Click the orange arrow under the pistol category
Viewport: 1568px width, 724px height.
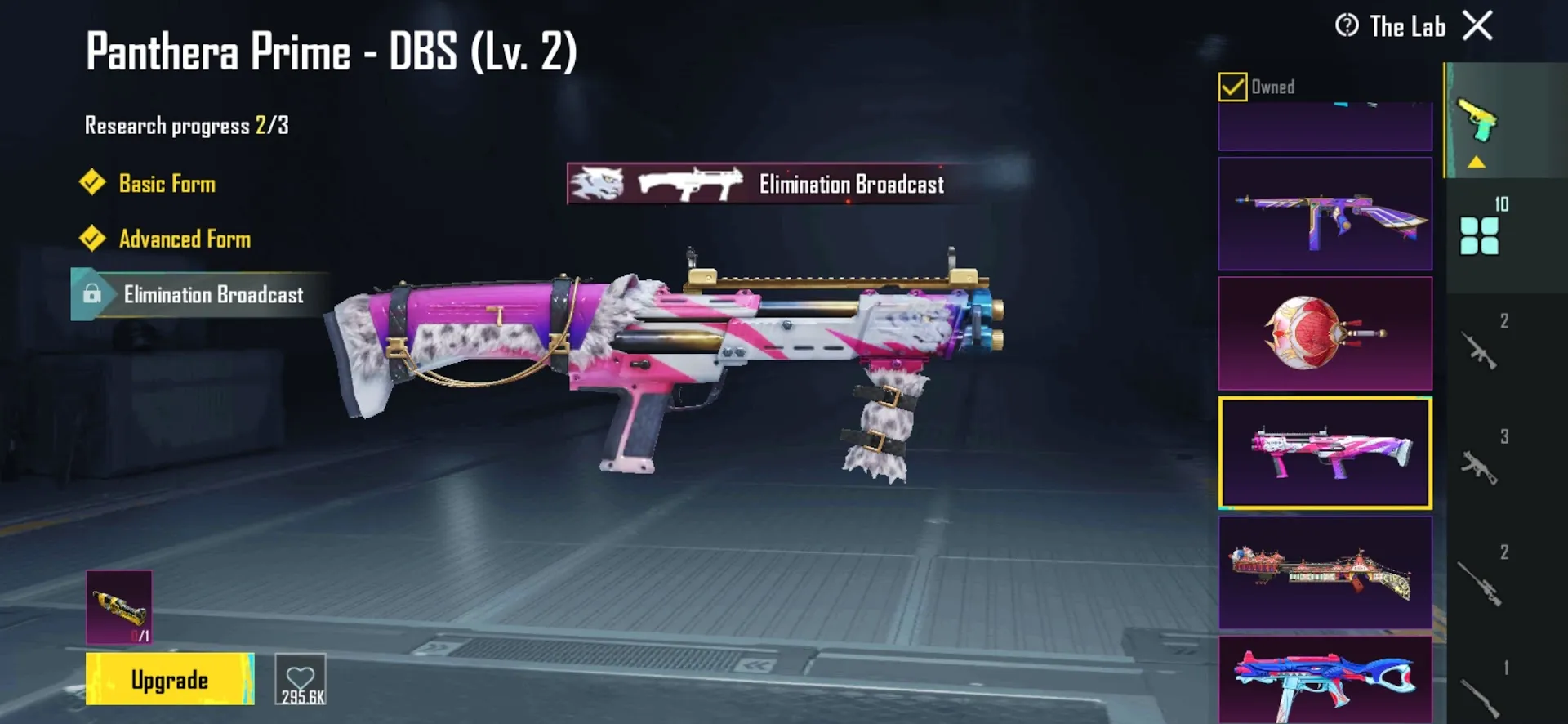(1475, 161)
